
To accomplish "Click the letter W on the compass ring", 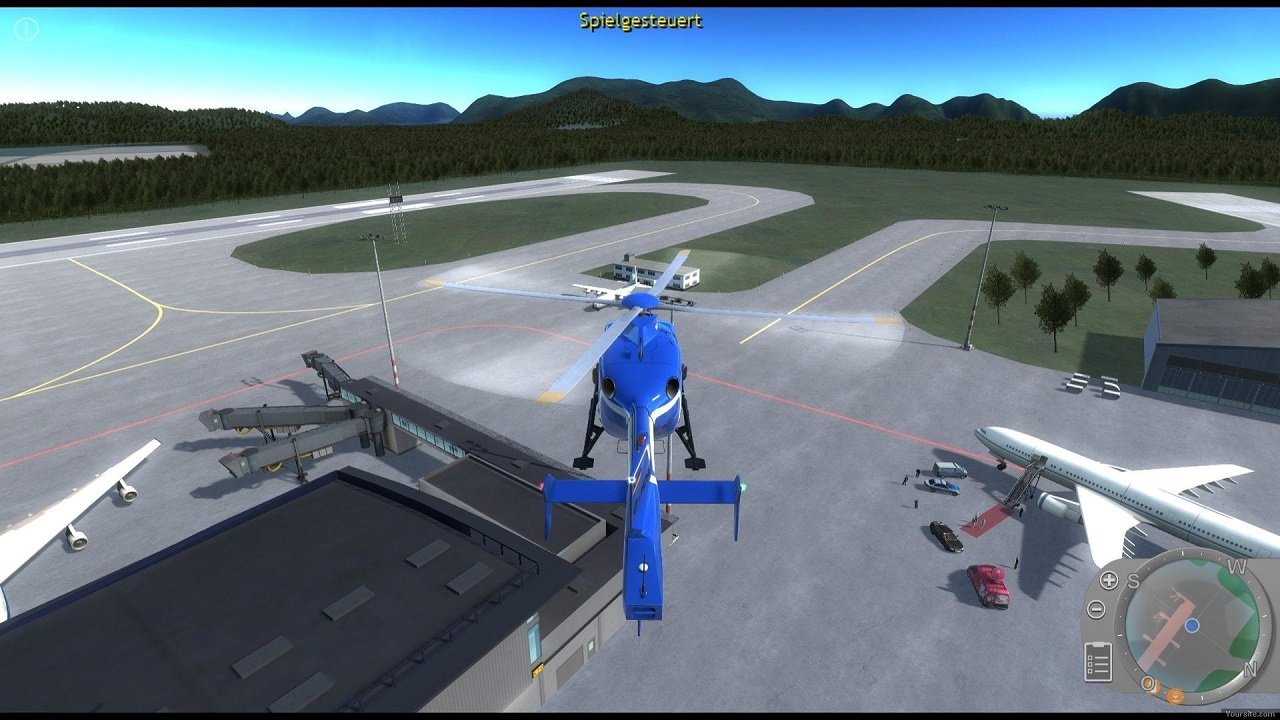I will coord(1236,564).
